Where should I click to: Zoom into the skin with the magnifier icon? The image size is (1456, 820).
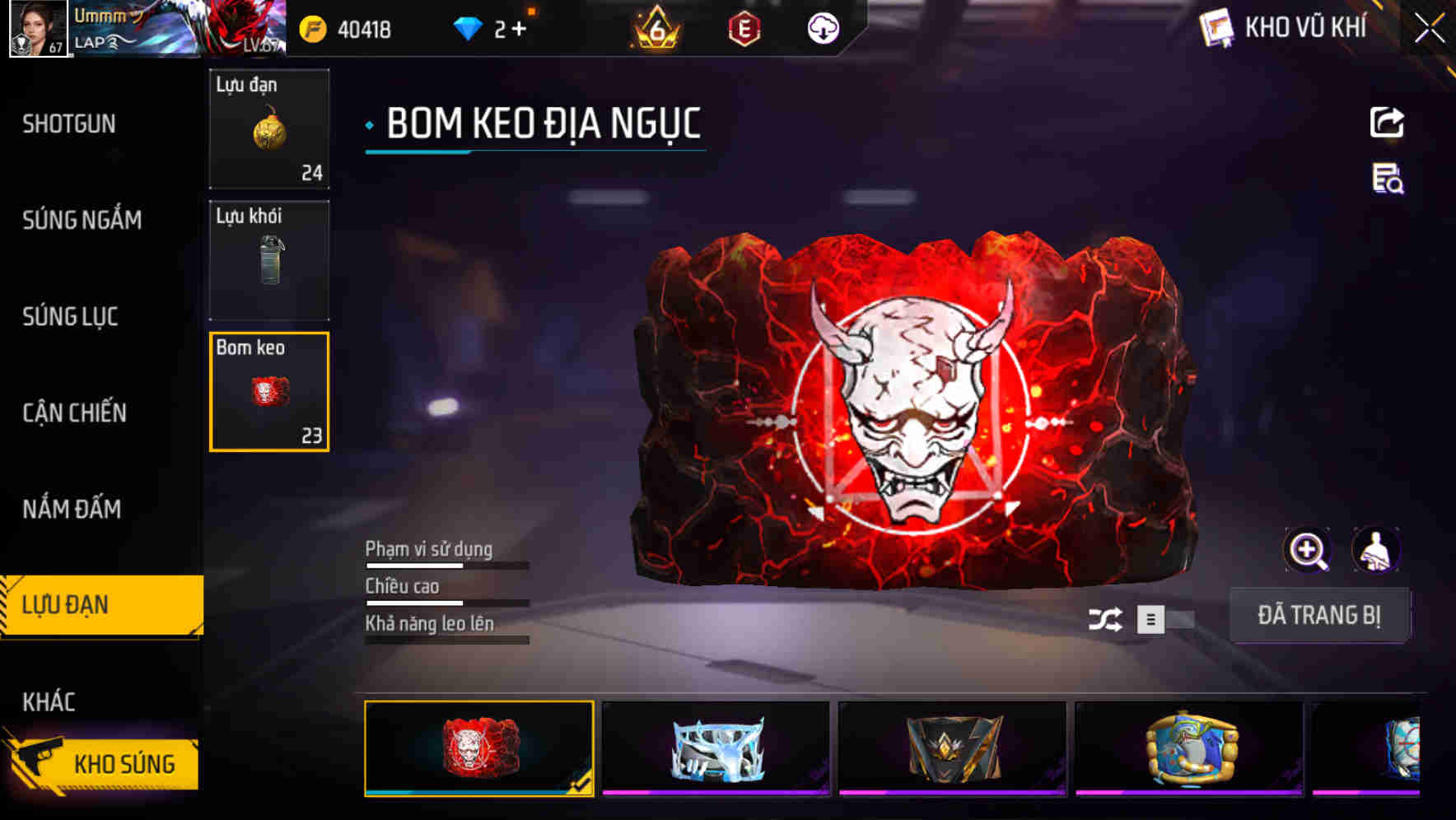[x=1307, y=550]
